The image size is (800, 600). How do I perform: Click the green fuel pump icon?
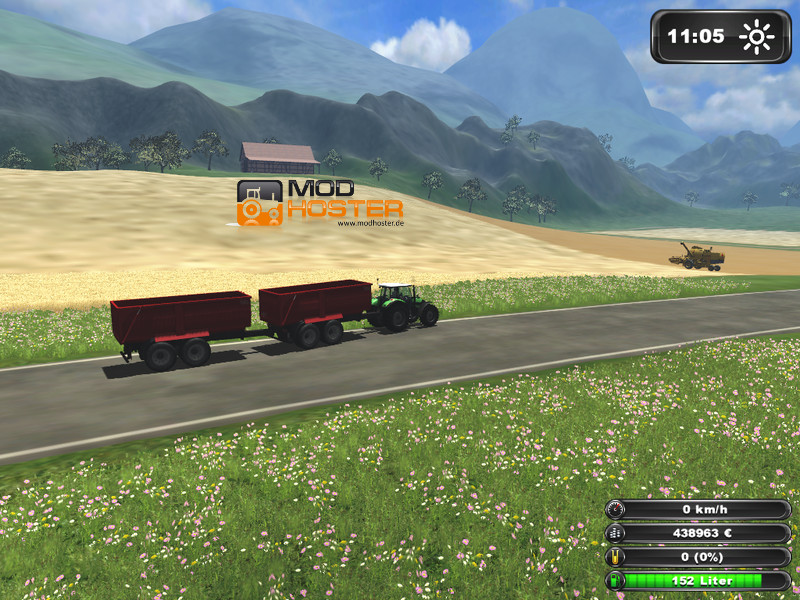coord(614,580)
